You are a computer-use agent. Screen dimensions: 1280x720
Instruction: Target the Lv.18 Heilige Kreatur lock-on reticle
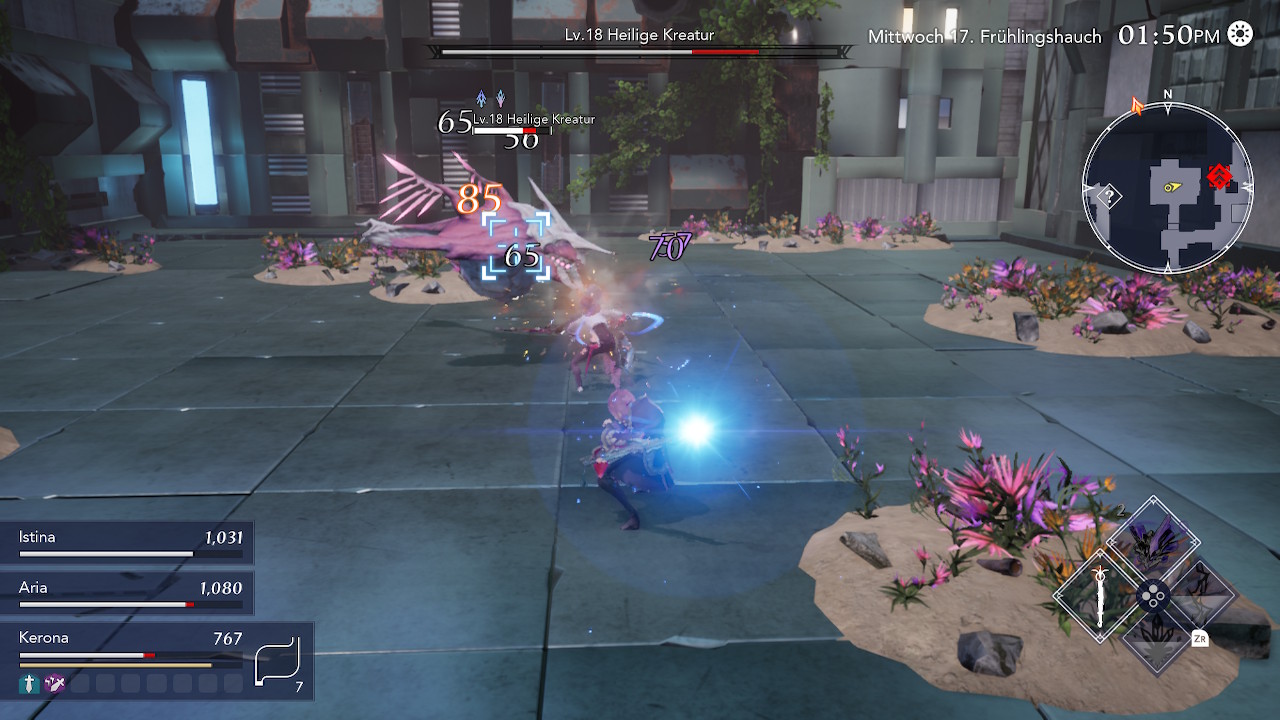point(516,247)
